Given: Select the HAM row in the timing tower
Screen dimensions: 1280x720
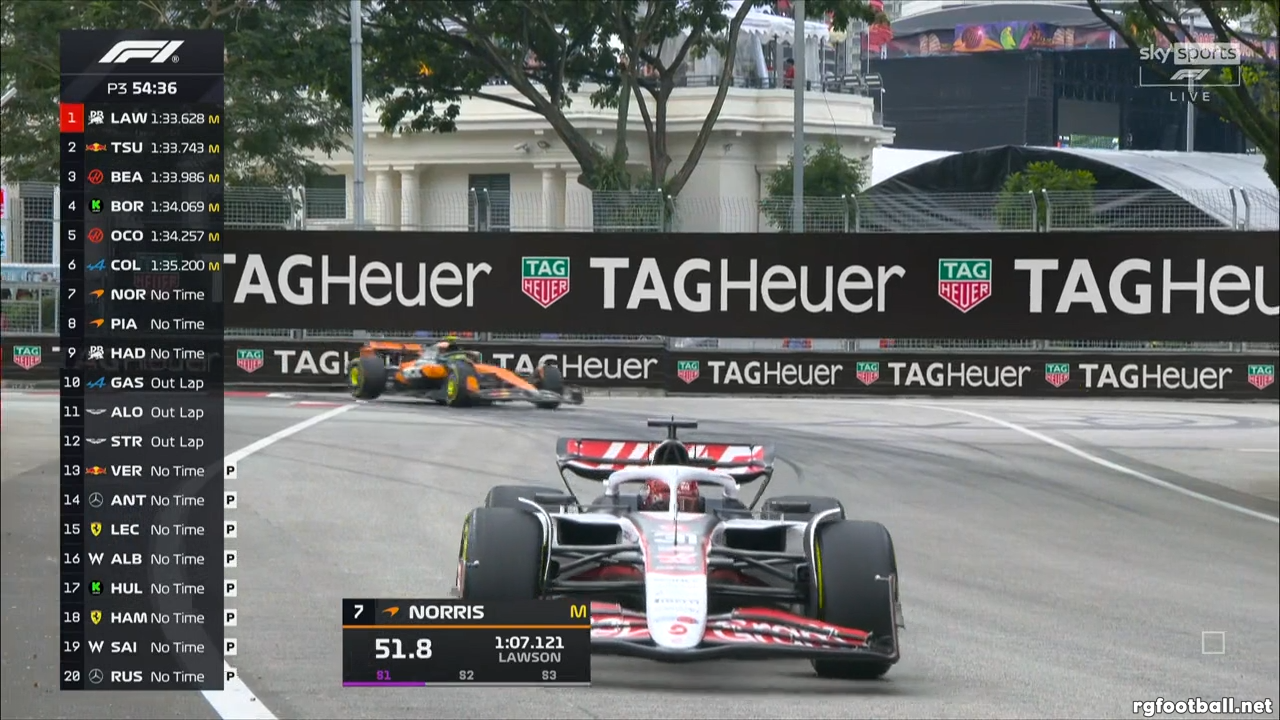Looking at the screenshot, I should point(141,617).
